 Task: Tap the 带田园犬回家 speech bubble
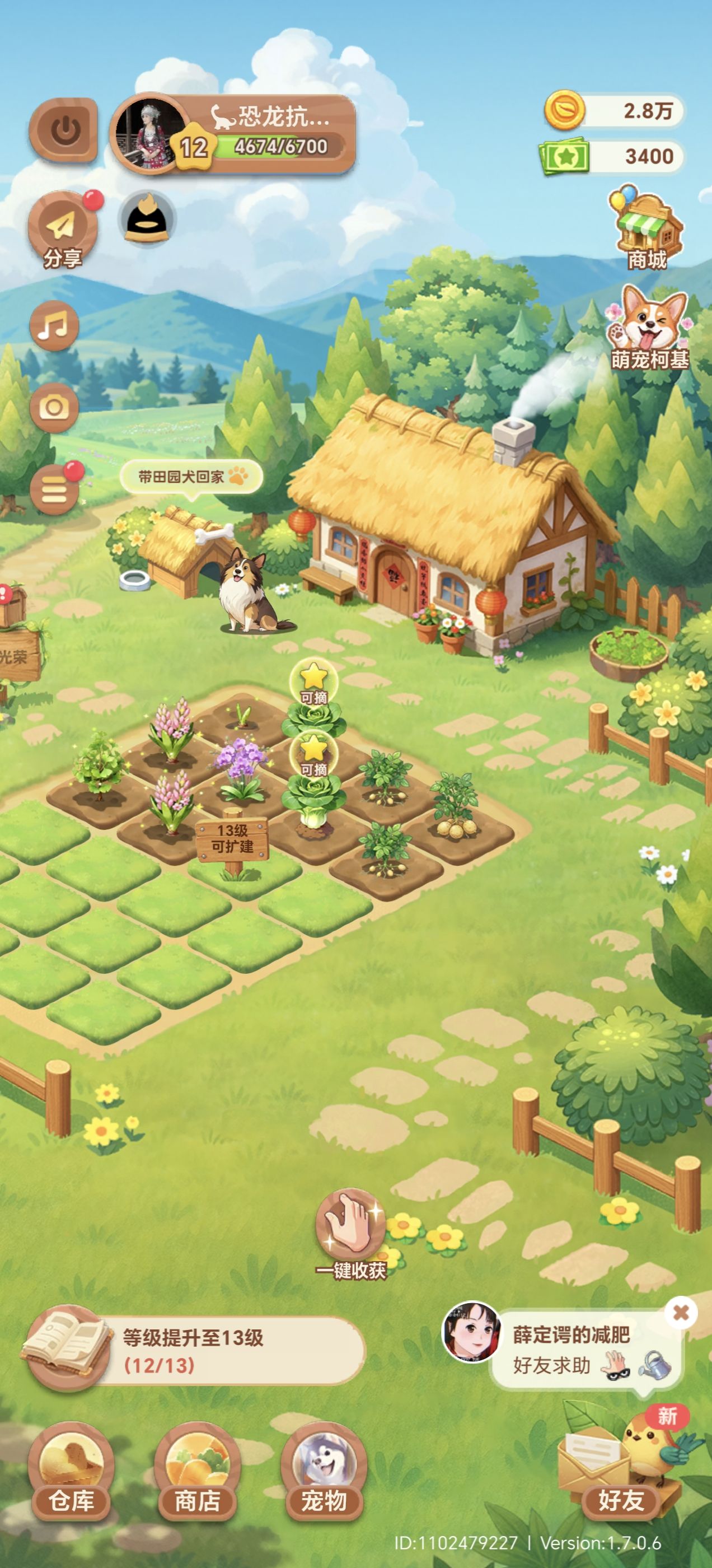191,477
